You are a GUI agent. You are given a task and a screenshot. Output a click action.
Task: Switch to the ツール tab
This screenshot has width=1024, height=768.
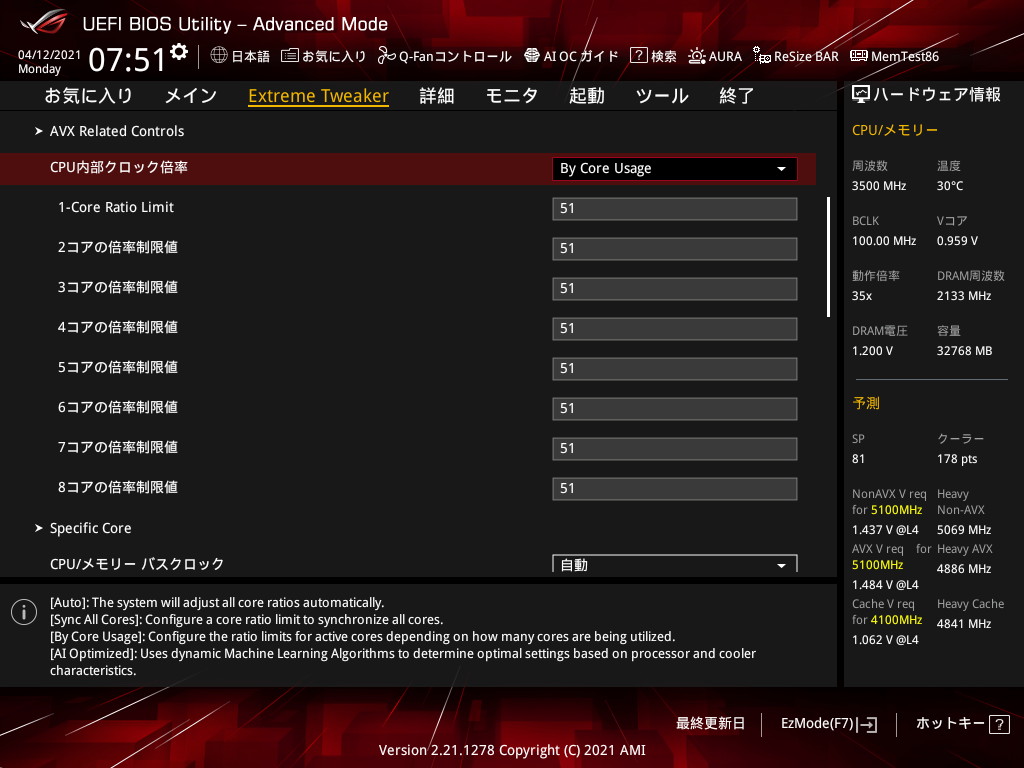662,96
